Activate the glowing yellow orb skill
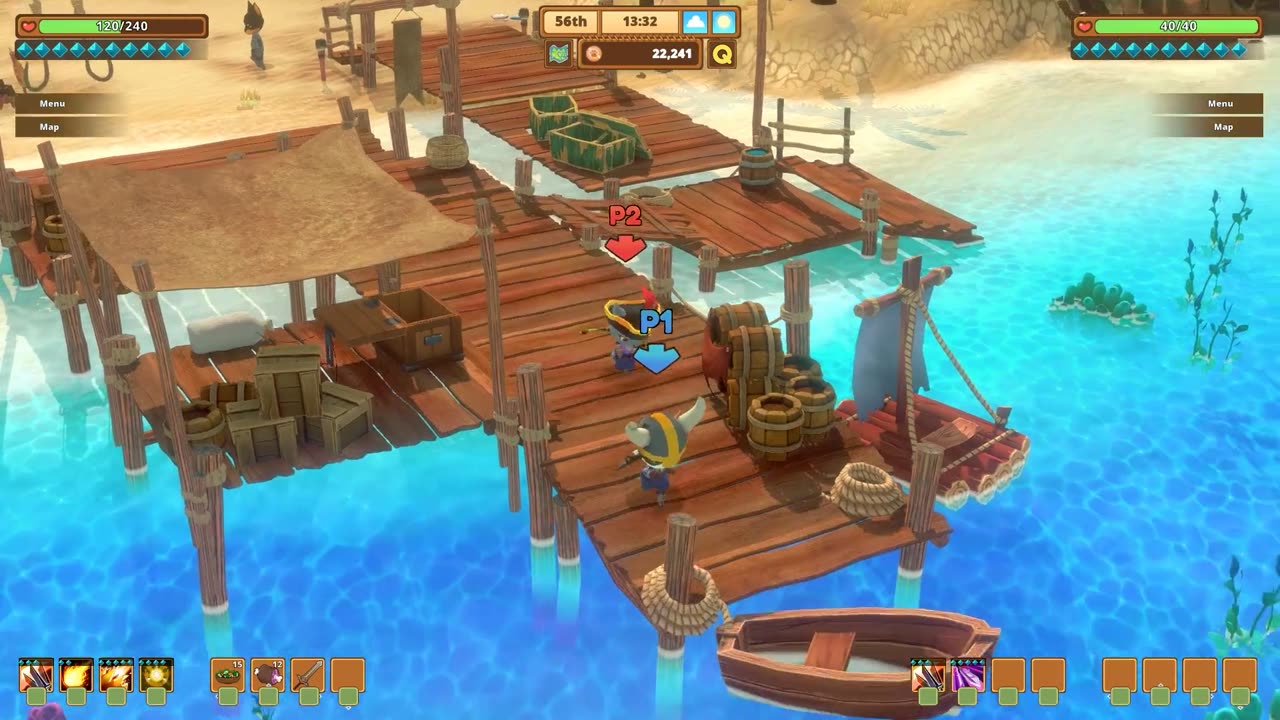 [156, 676]
